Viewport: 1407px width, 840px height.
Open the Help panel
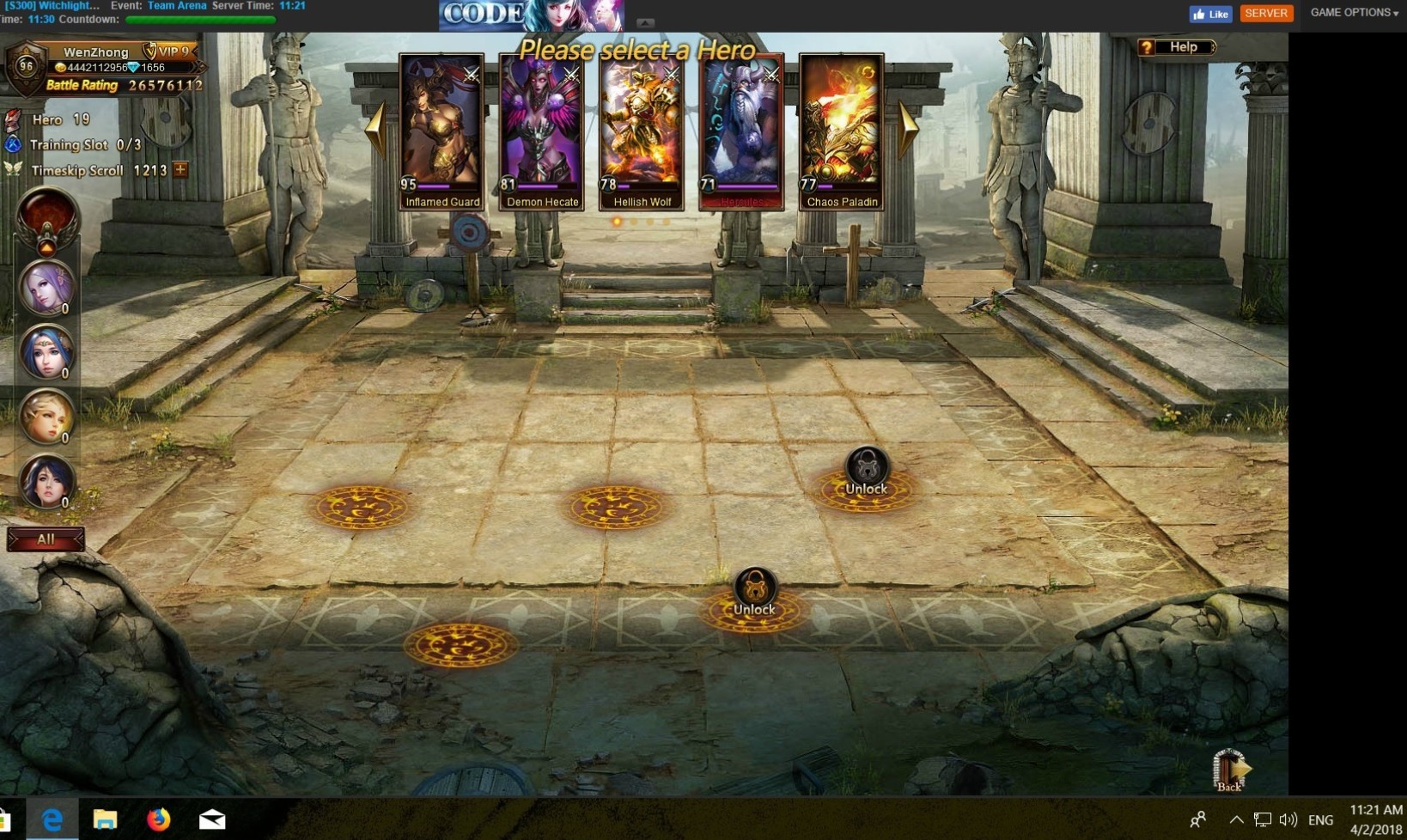(1177, 47)
